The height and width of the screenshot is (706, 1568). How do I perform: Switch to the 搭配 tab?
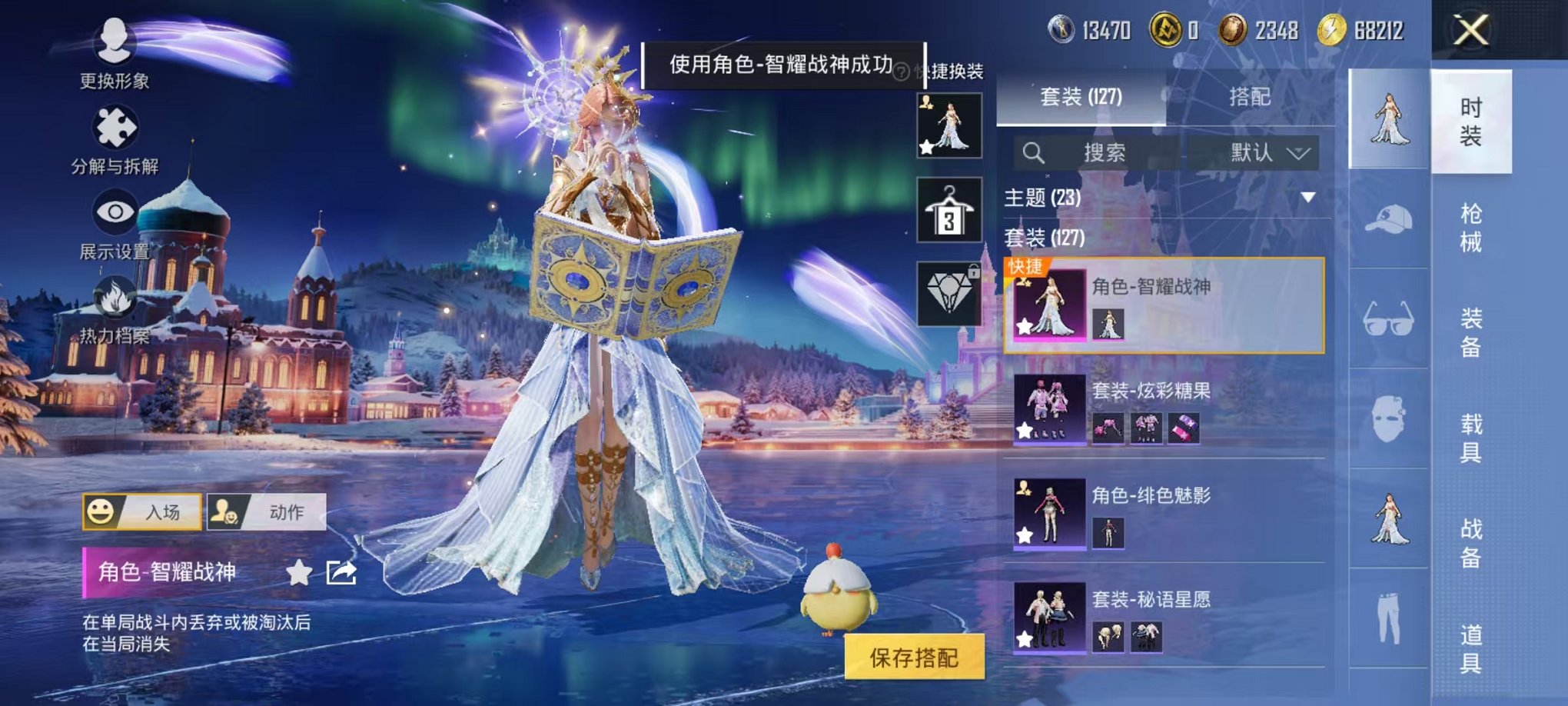[x=1249, y=98]
